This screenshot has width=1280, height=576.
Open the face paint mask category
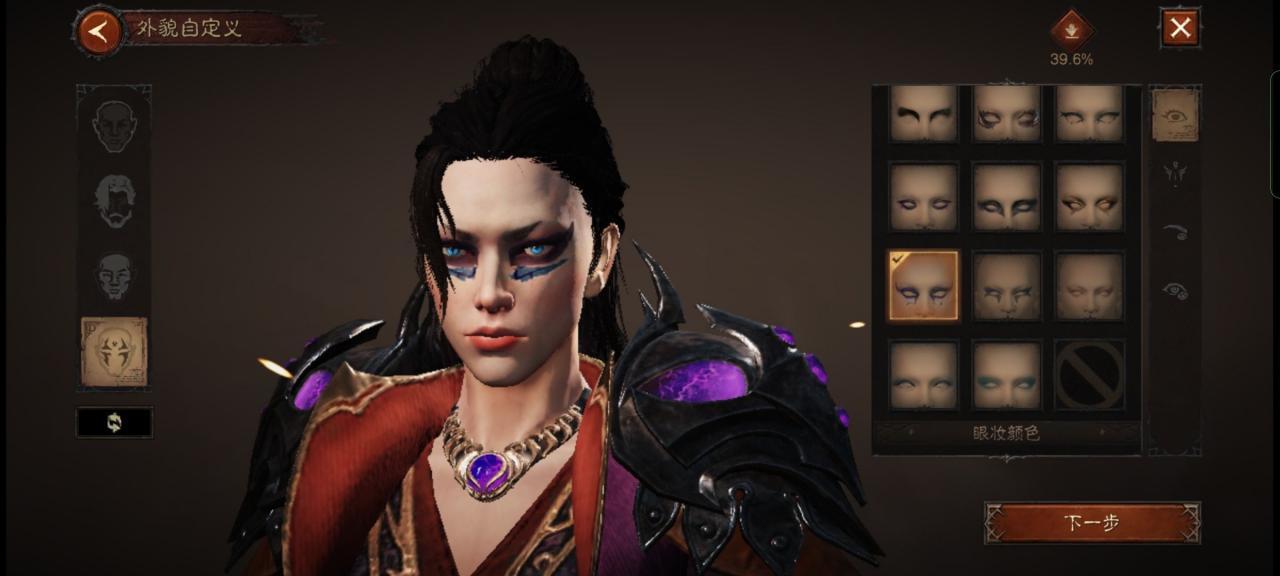(114, 352)
